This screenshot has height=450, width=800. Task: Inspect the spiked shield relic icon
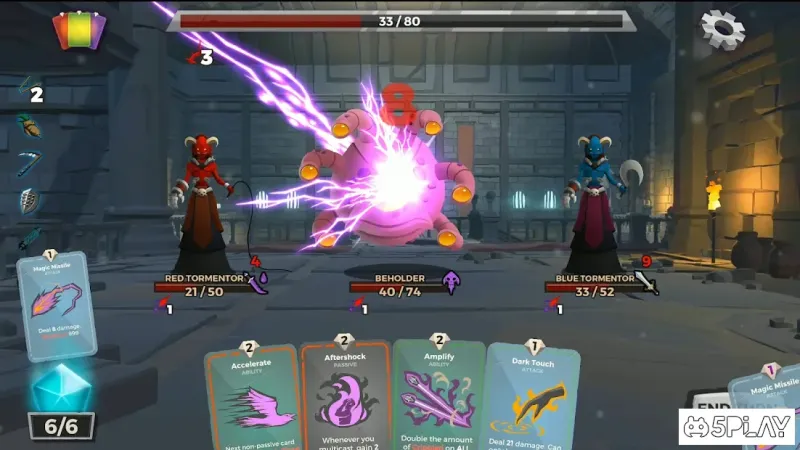pyautogui.click(x=29, y=201)
